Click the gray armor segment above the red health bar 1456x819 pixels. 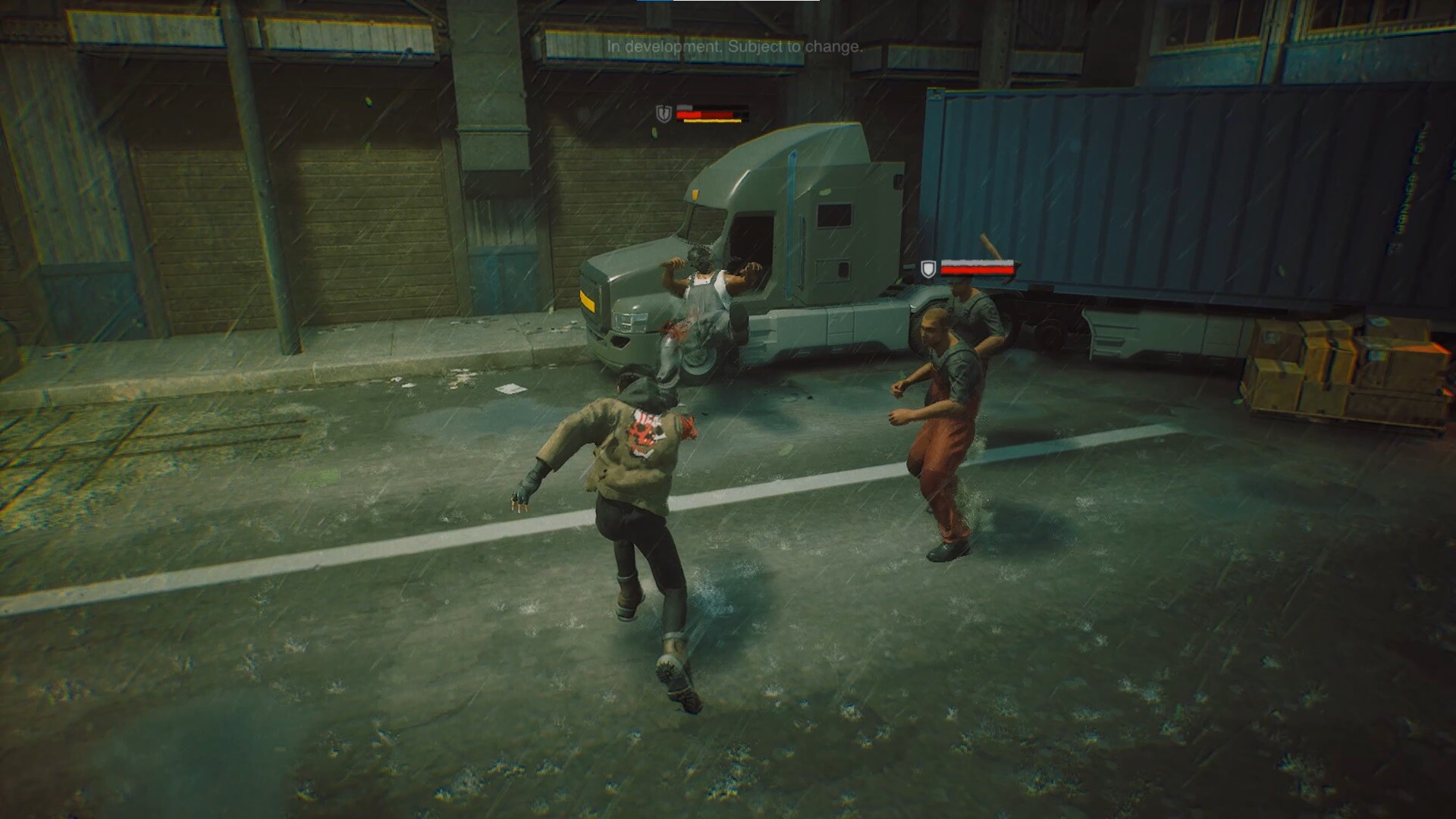[685, 107]
